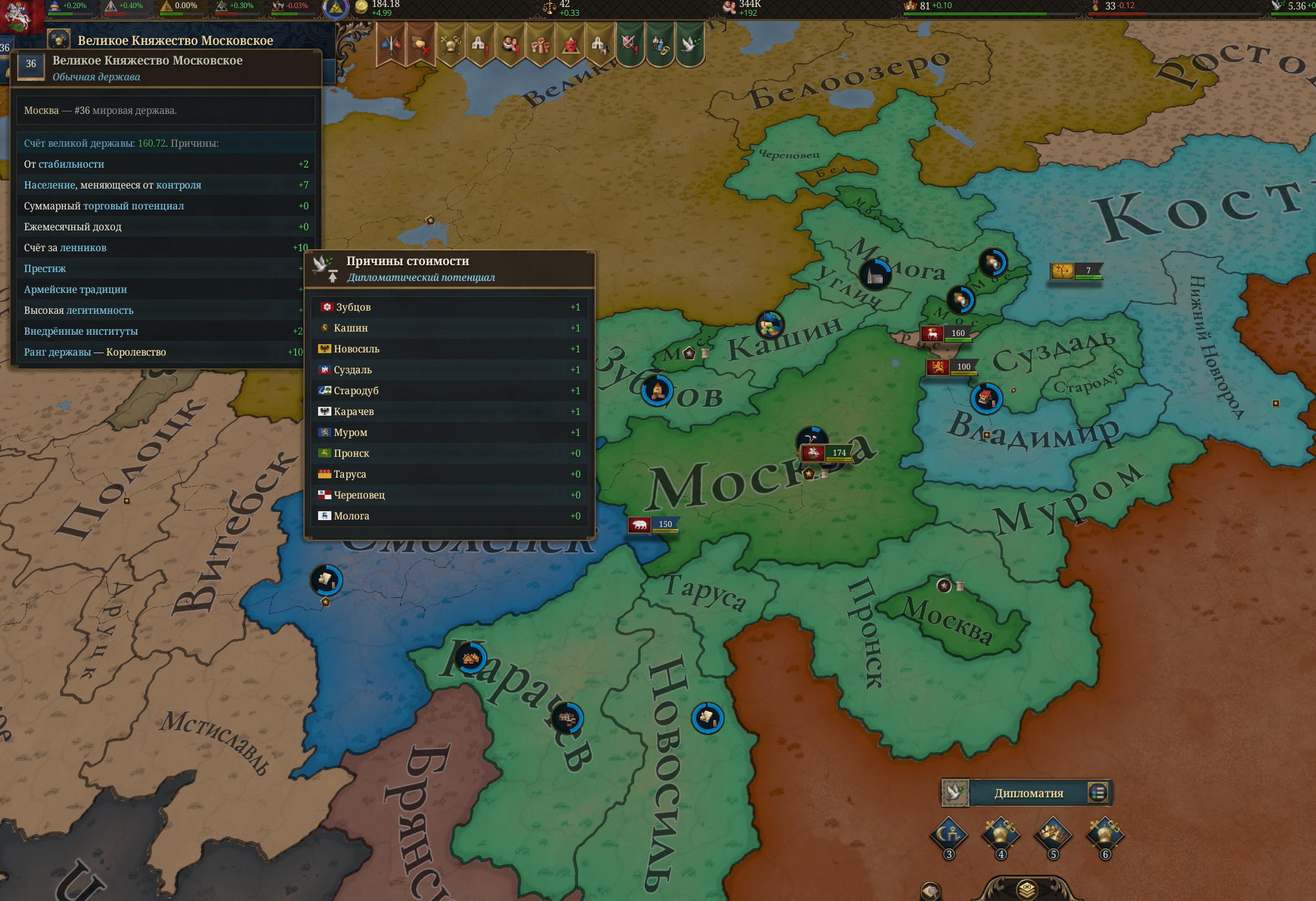Screen dimensions: 1316x901
Task: Click the golden scales stability icon
Action: pyautogui.click(x=549, y=7)
